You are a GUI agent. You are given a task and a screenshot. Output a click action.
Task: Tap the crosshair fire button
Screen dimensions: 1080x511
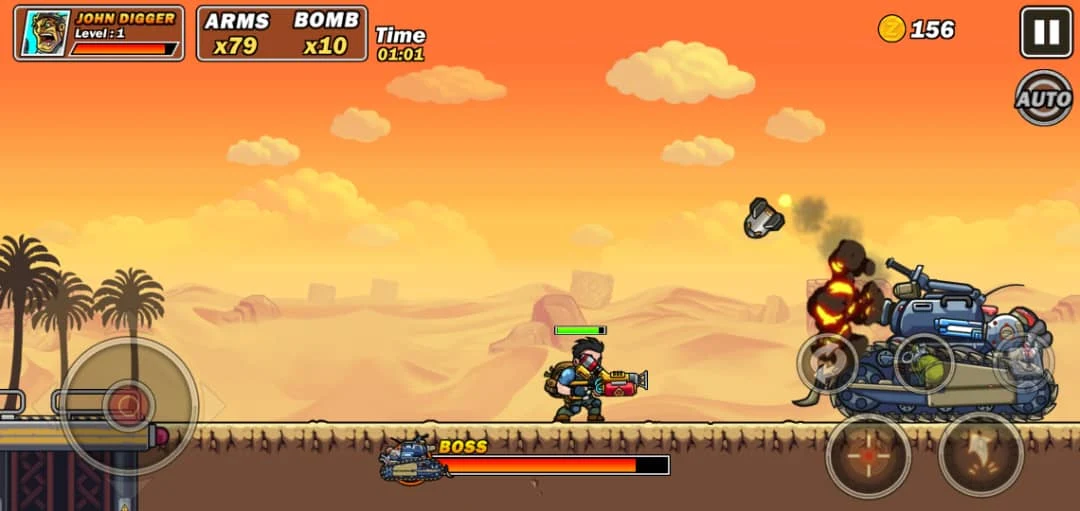(x=868, y=455)
